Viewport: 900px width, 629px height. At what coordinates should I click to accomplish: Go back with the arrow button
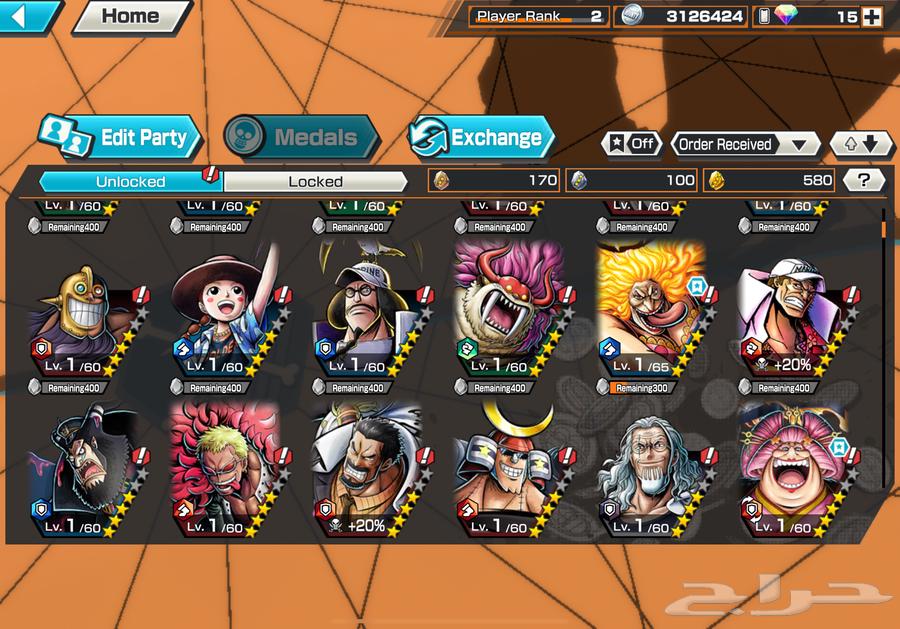click(x=30, y=16)
